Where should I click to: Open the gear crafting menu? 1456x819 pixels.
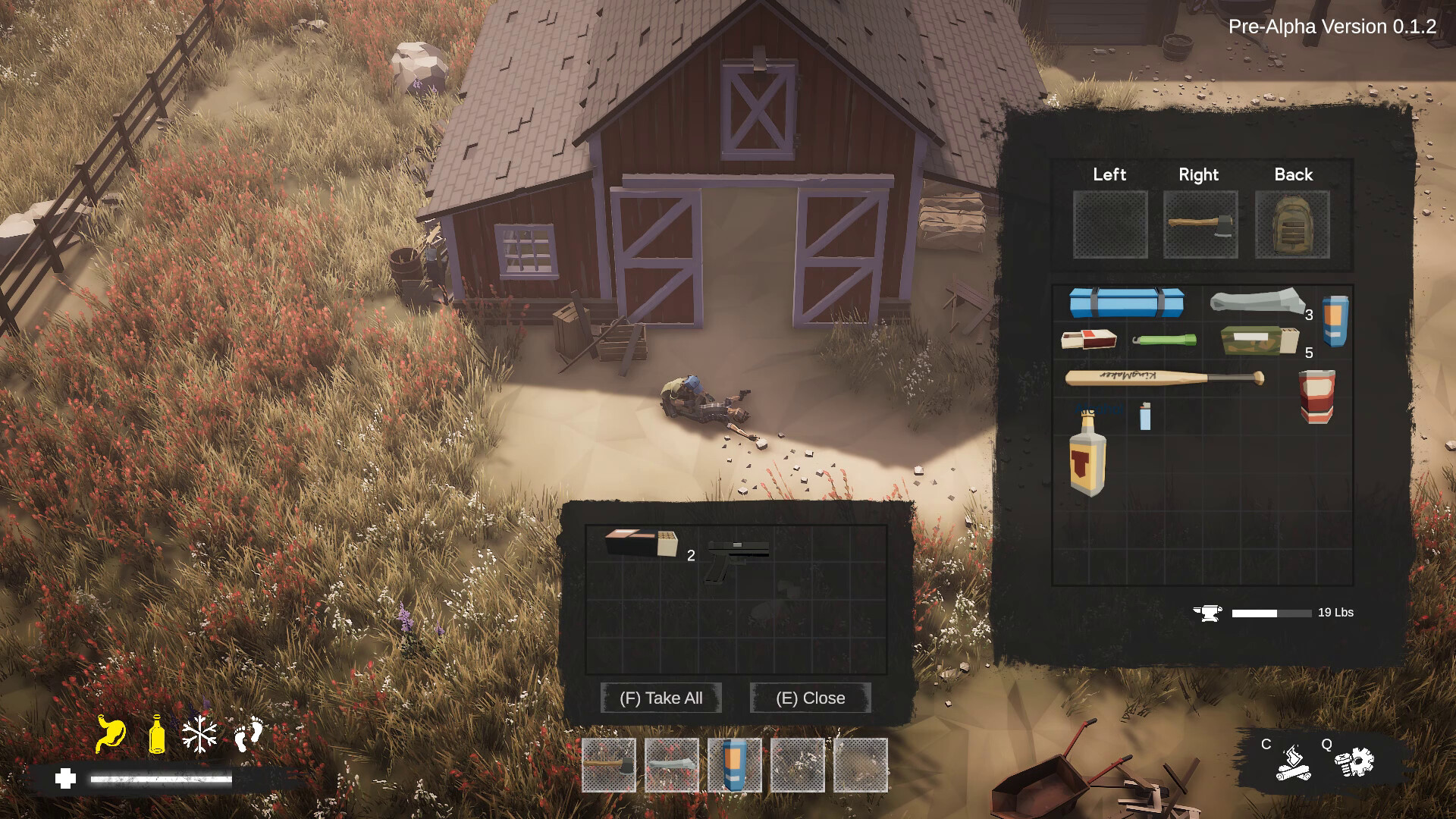tap(1354, 762)
